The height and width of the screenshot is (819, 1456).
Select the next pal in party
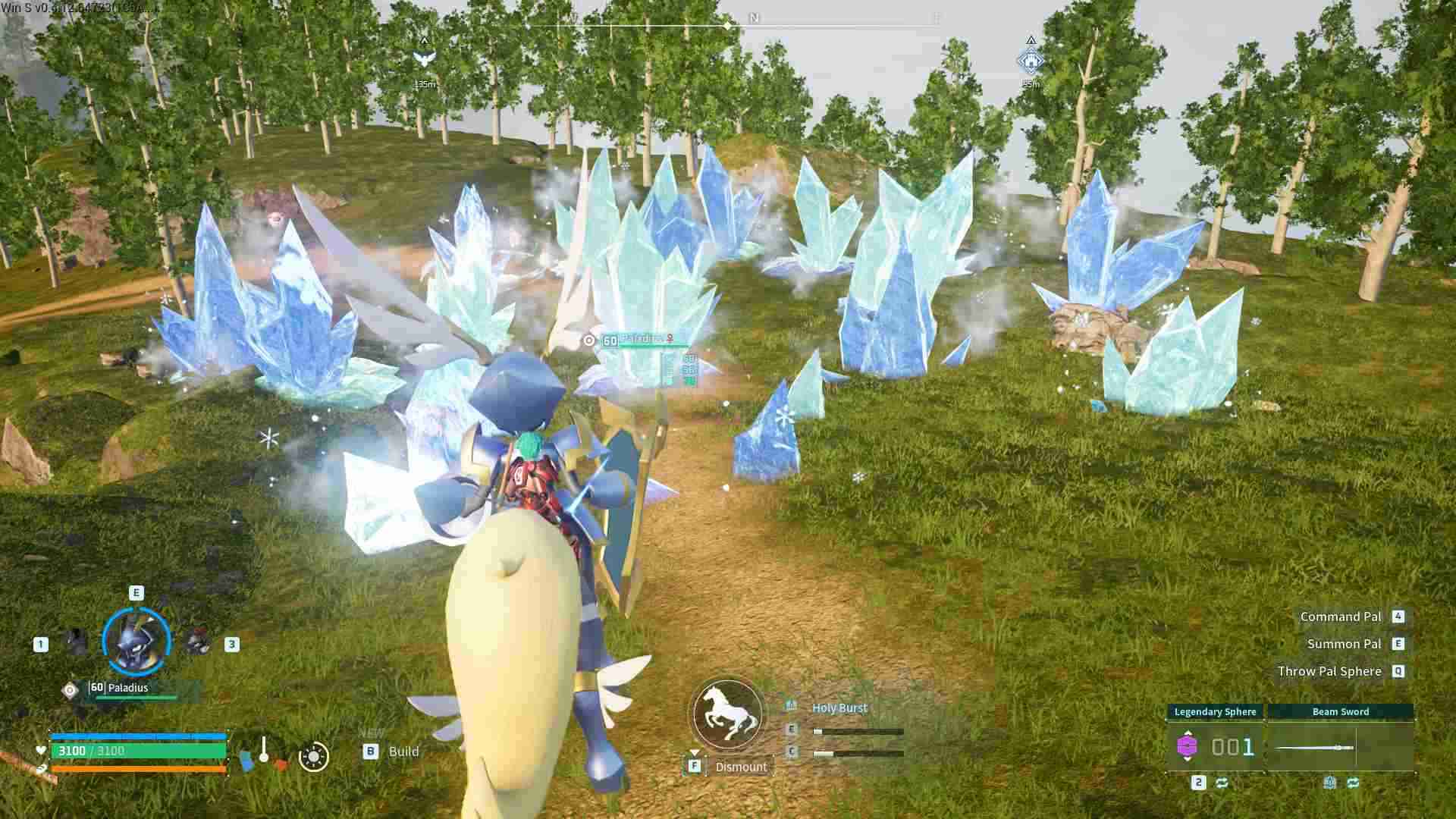199,643
